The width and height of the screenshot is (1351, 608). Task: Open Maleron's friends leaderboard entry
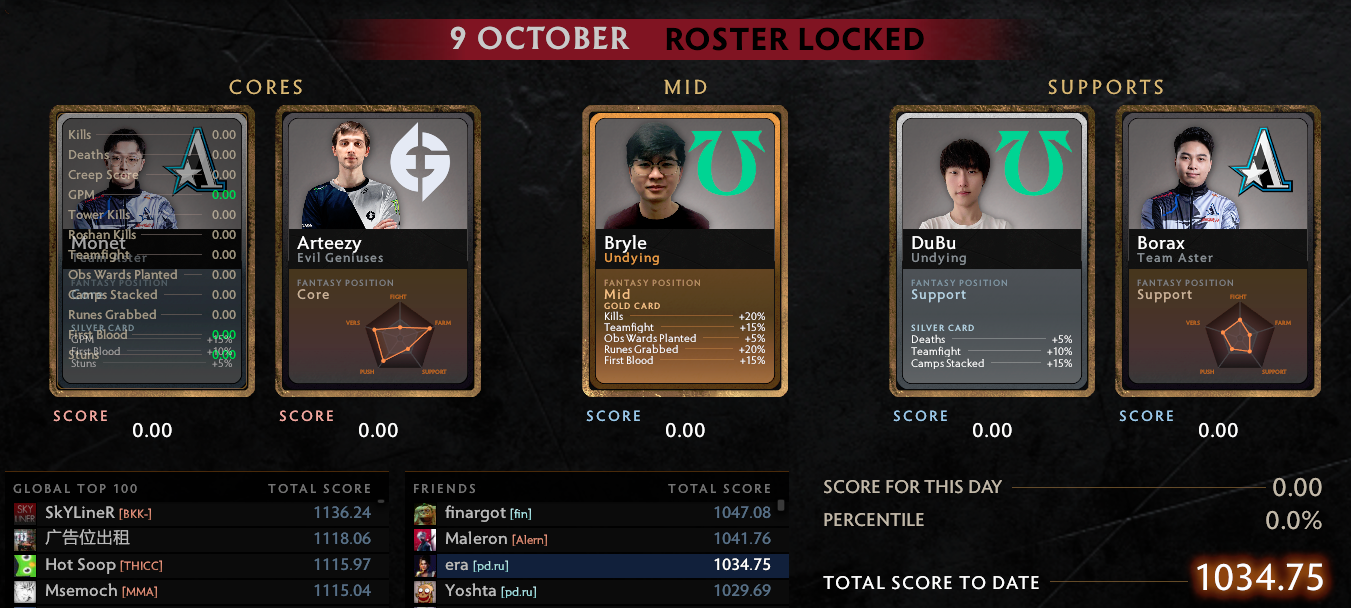(x=595, y=539)
